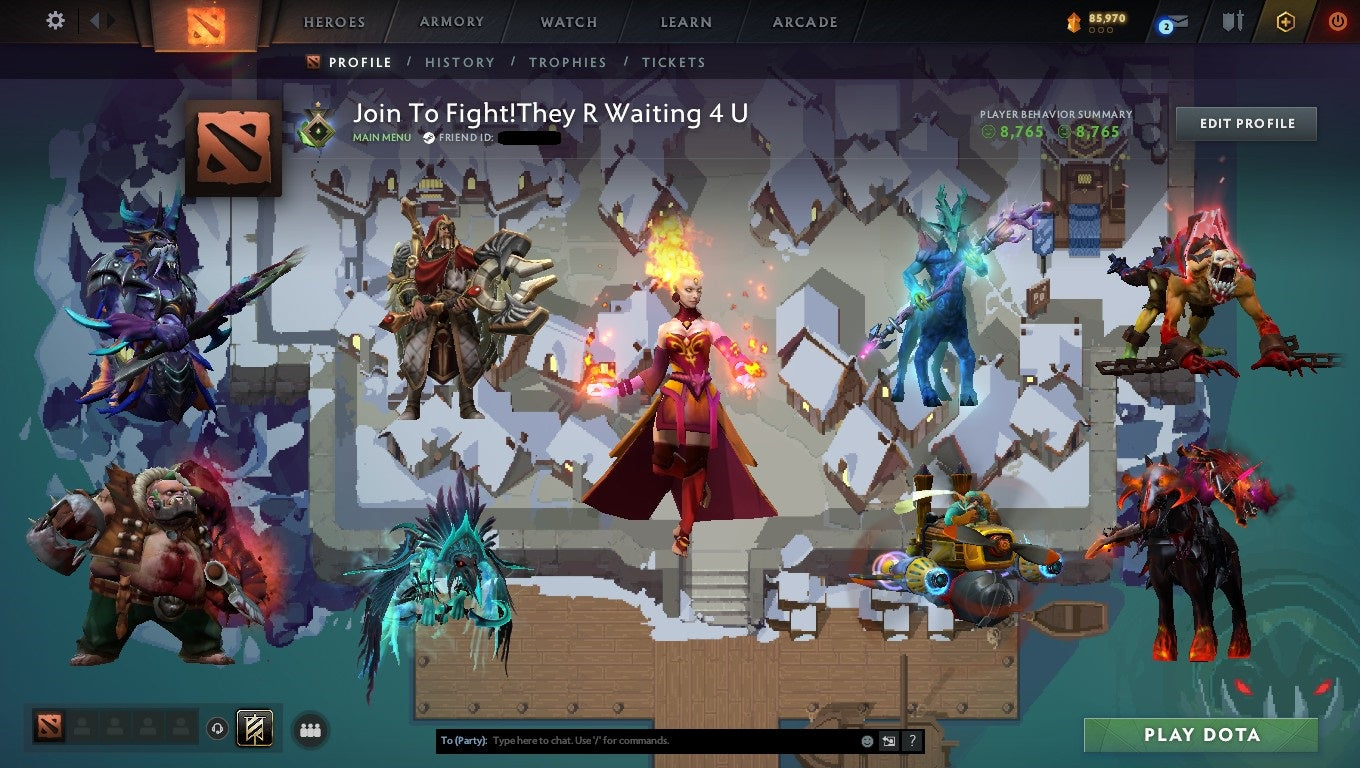The width and height of the screenshot is (1360, 768).
Task: Expand the three-dot menu under shard count
Action: point(1102,31)
